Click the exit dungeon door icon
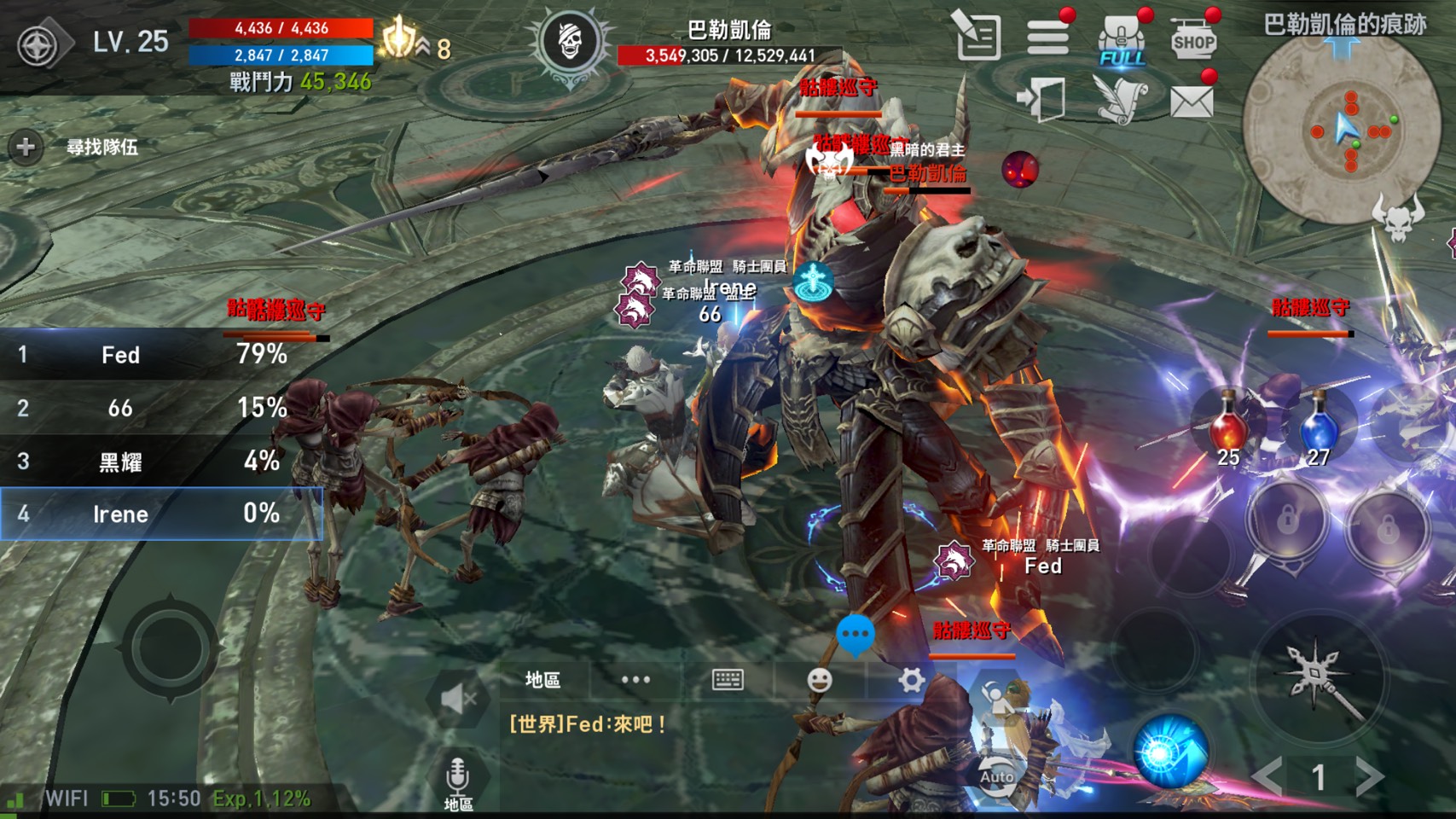 pos(1042,99)
